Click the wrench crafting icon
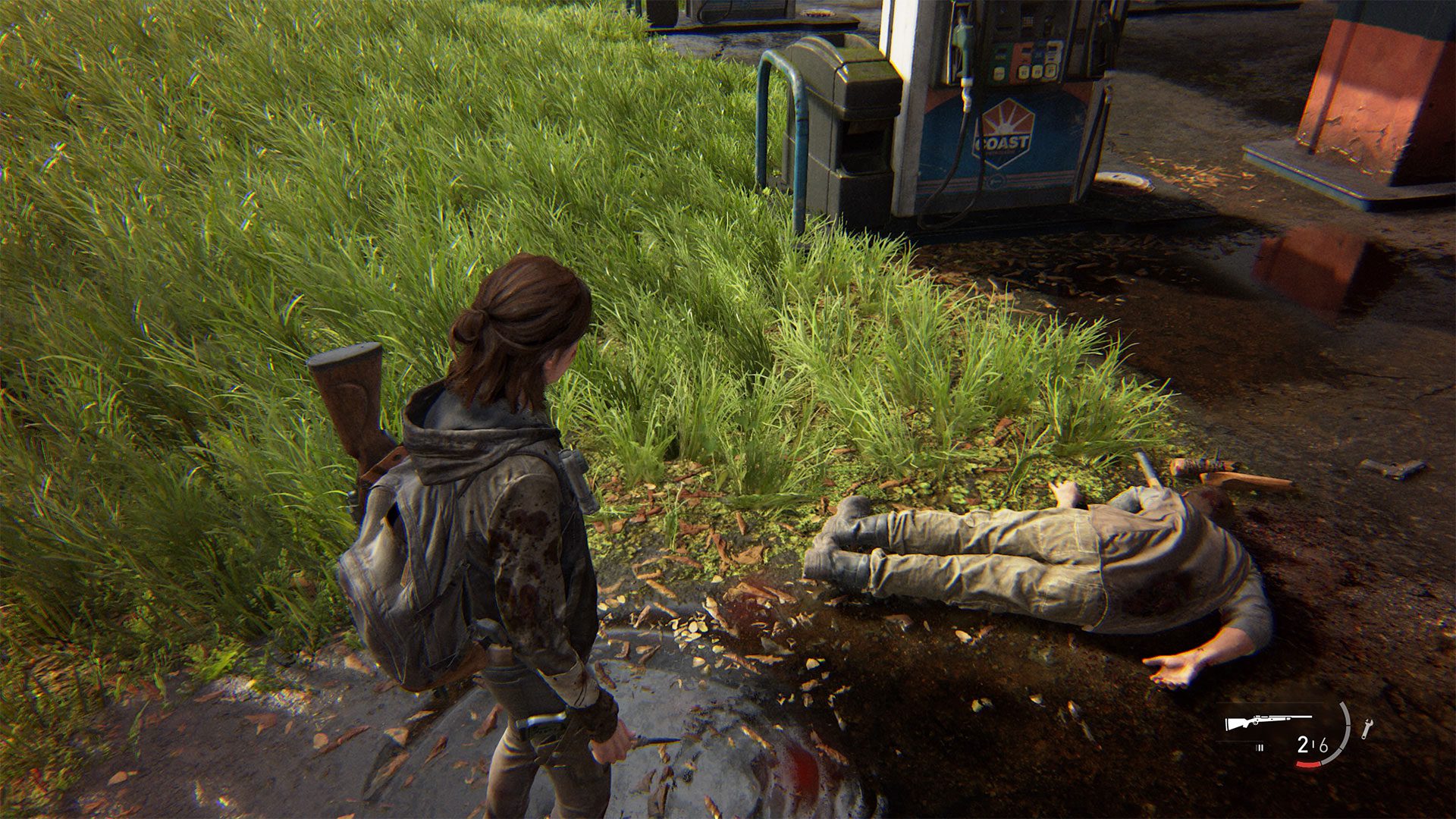This screenshot has height=819, width=1456. point(1367,729)
